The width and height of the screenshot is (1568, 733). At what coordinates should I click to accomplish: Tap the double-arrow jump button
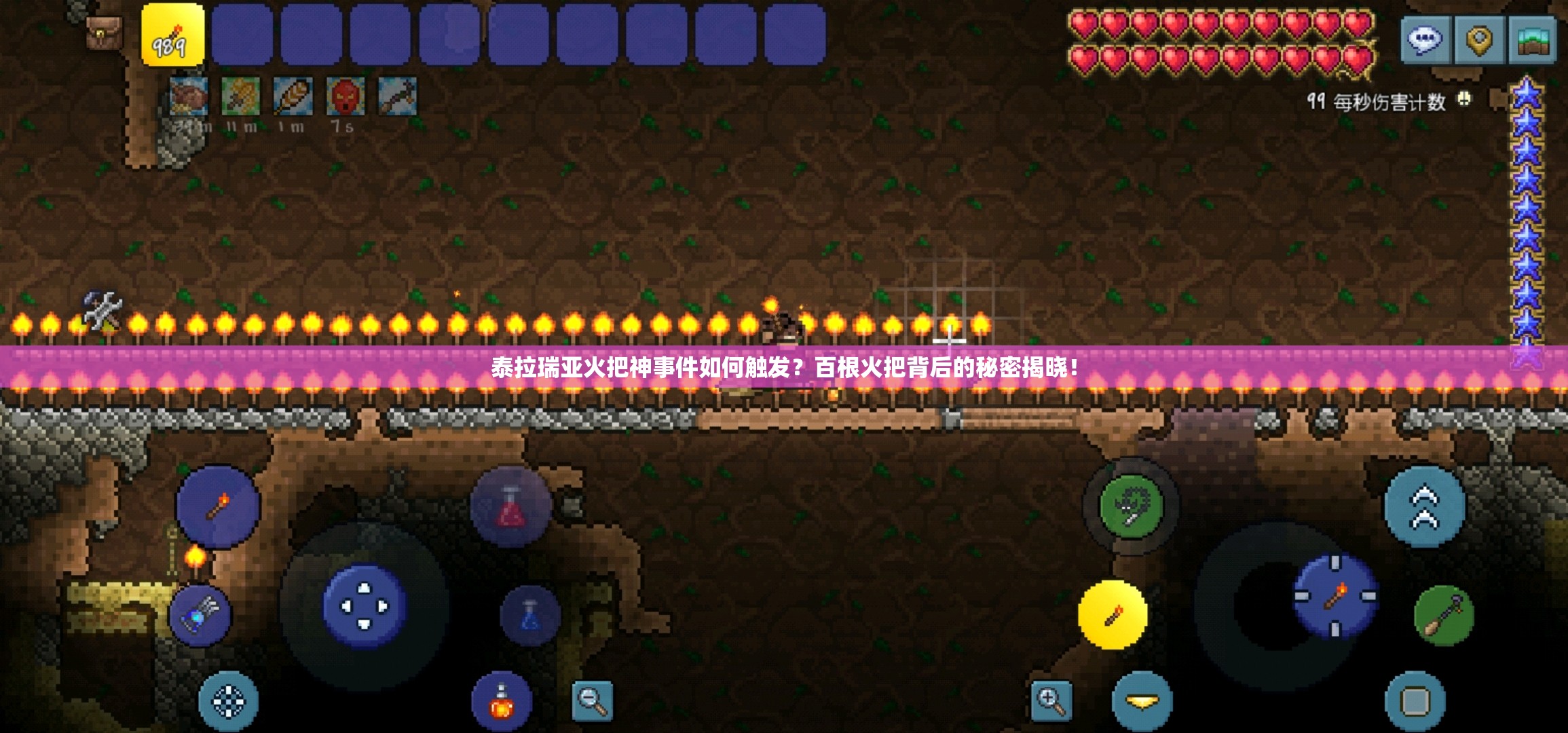click(x=1424, y=506)
